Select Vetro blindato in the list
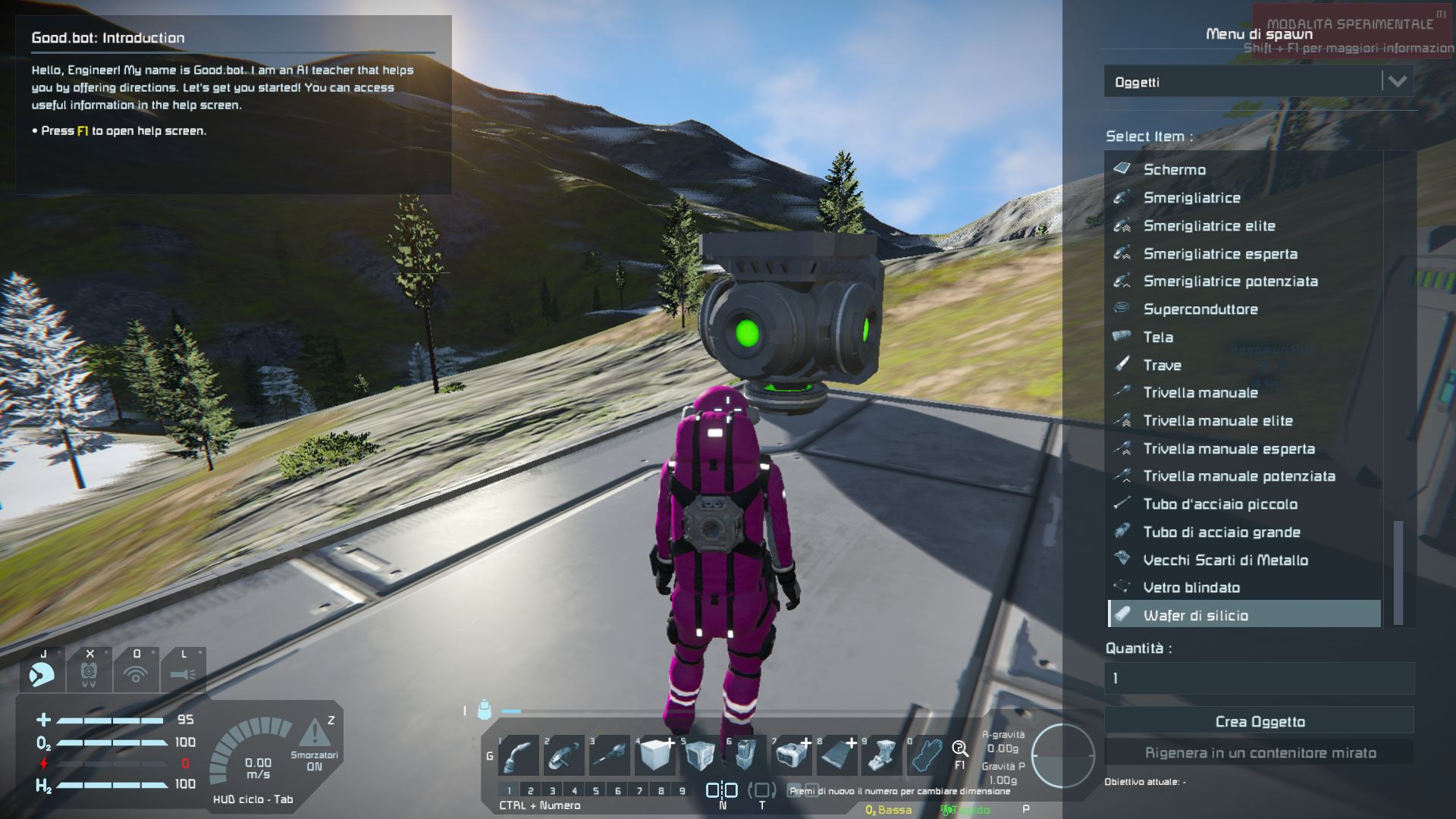 pos(1191,588)
